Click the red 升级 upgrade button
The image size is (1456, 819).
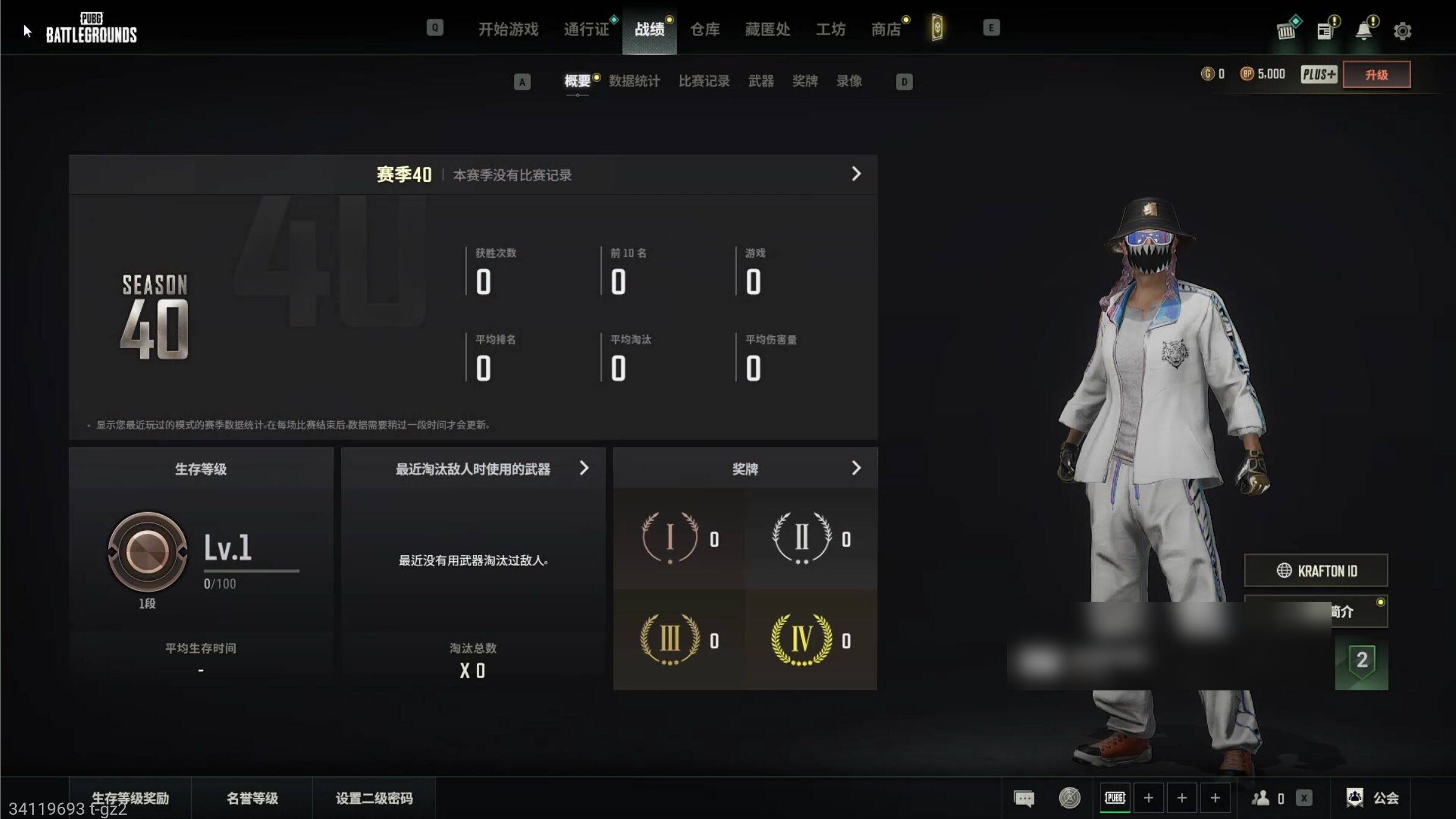[x=1376, y=75]
